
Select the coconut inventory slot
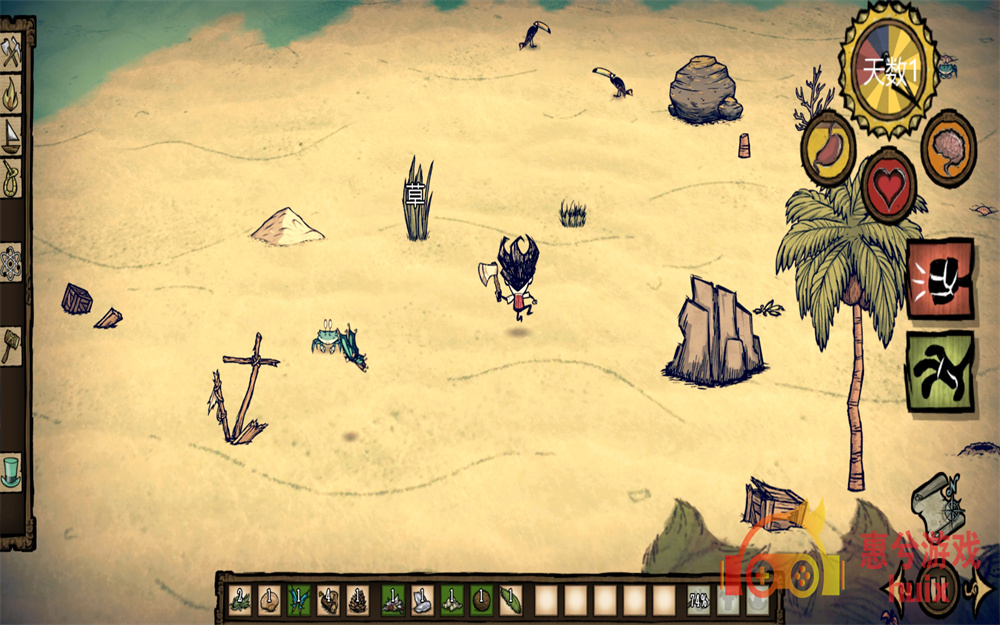(x=481, y=599)
